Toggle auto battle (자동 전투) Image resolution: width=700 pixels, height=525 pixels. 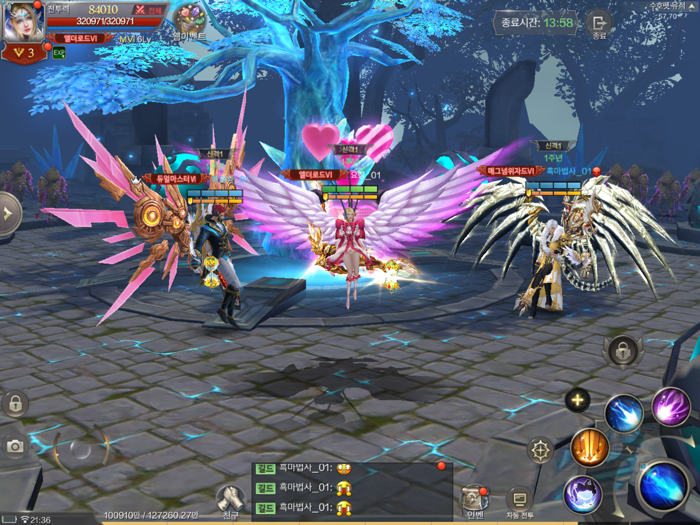519,499
